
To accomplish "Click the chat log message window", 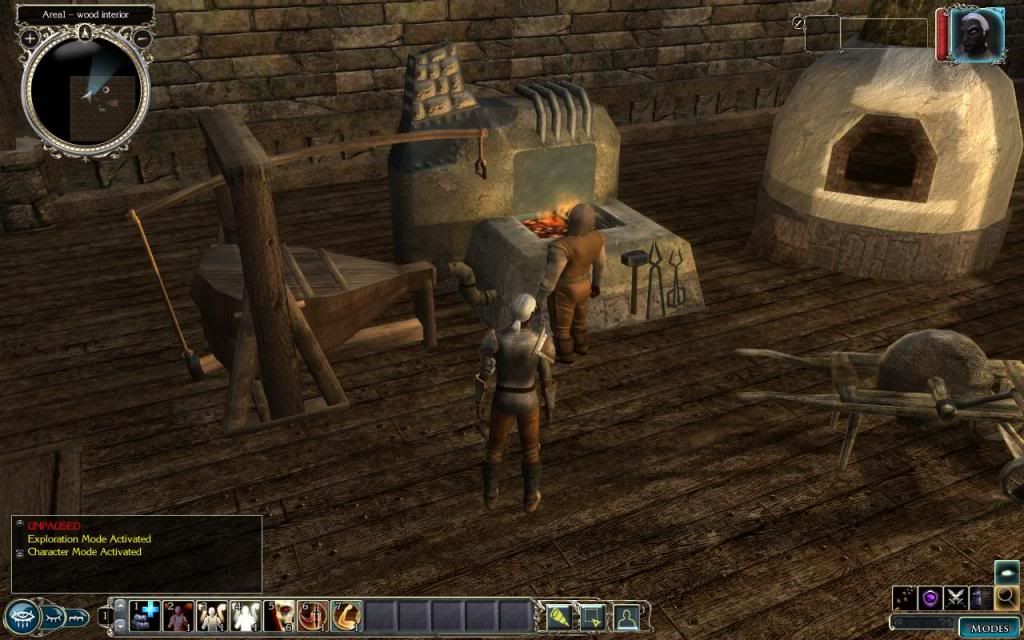I will 136,553.
